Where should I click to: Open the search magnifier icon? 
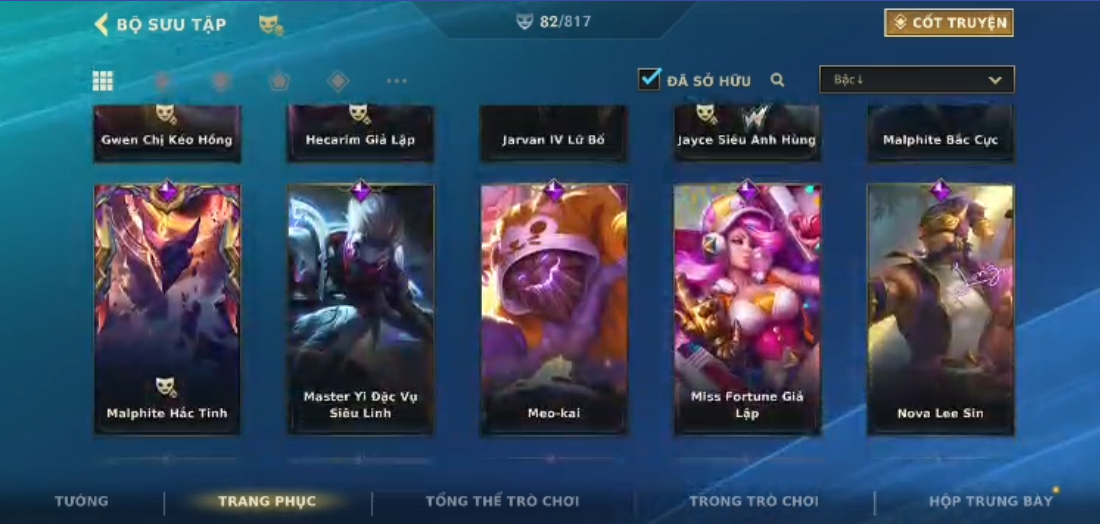pyautogui.click(x=777, y=80)
